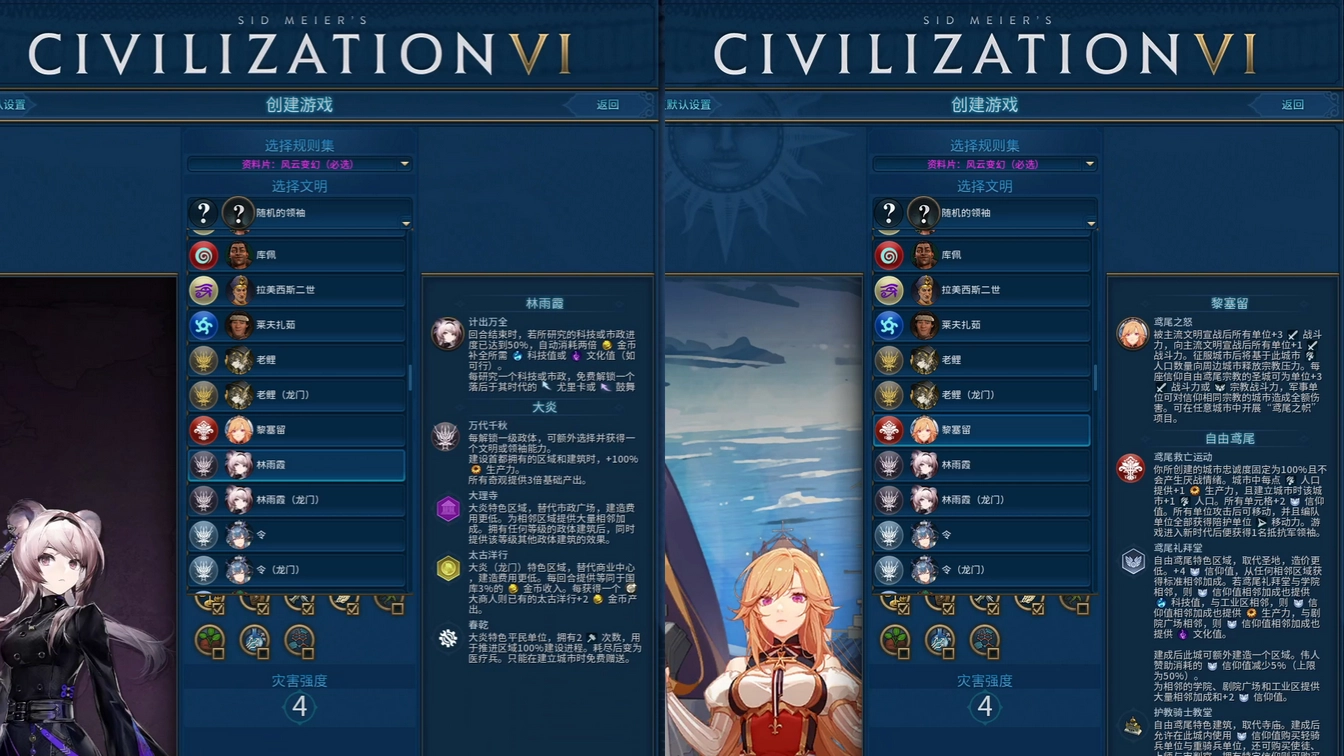This screenshot has width=1344, height=756.
Task: Open the ruleset dropdown in the left window
Action: tap(298, 164)
